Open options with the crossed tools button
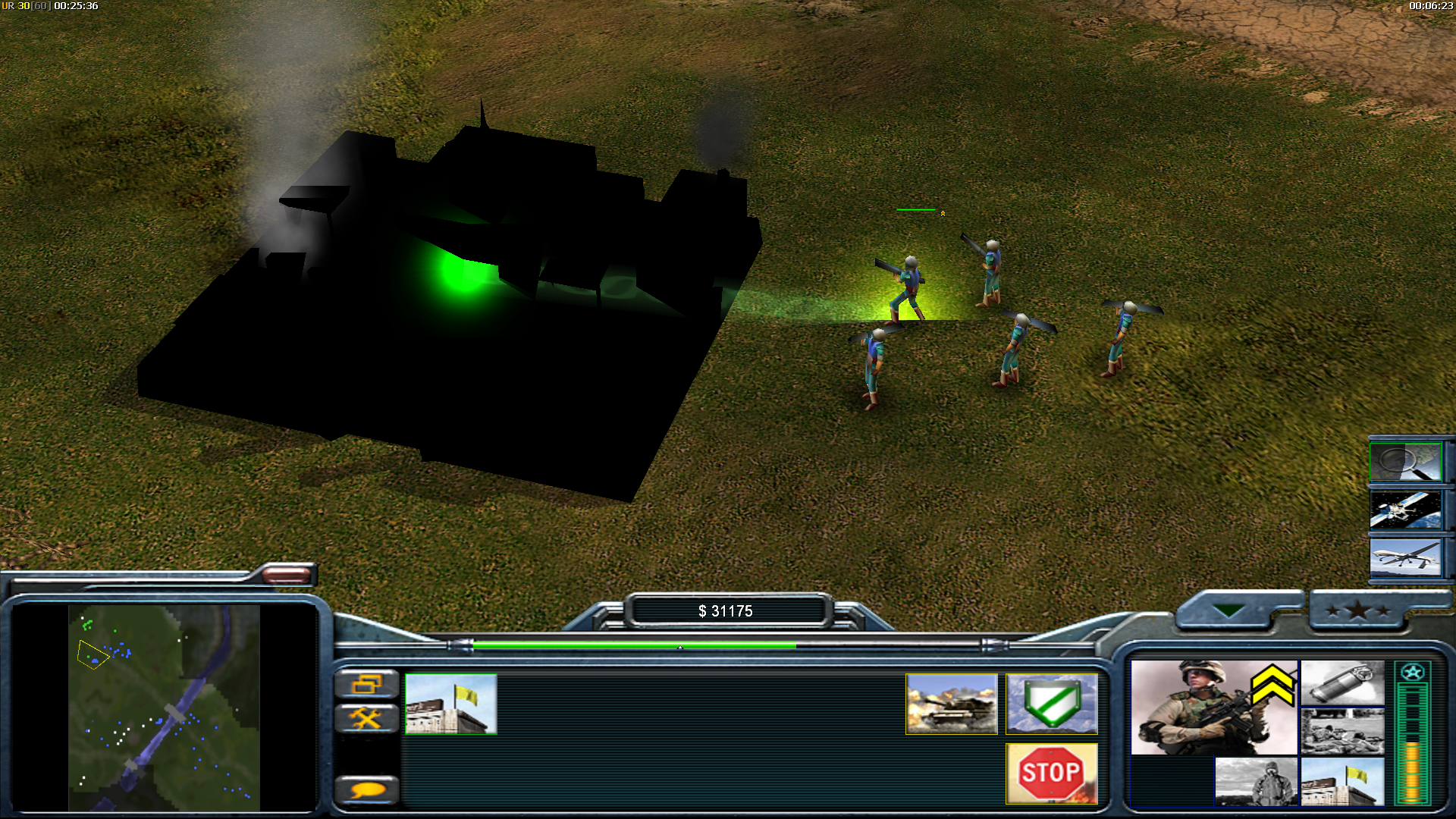This screenshot has height=819, width=1456. tap(366, 717)
